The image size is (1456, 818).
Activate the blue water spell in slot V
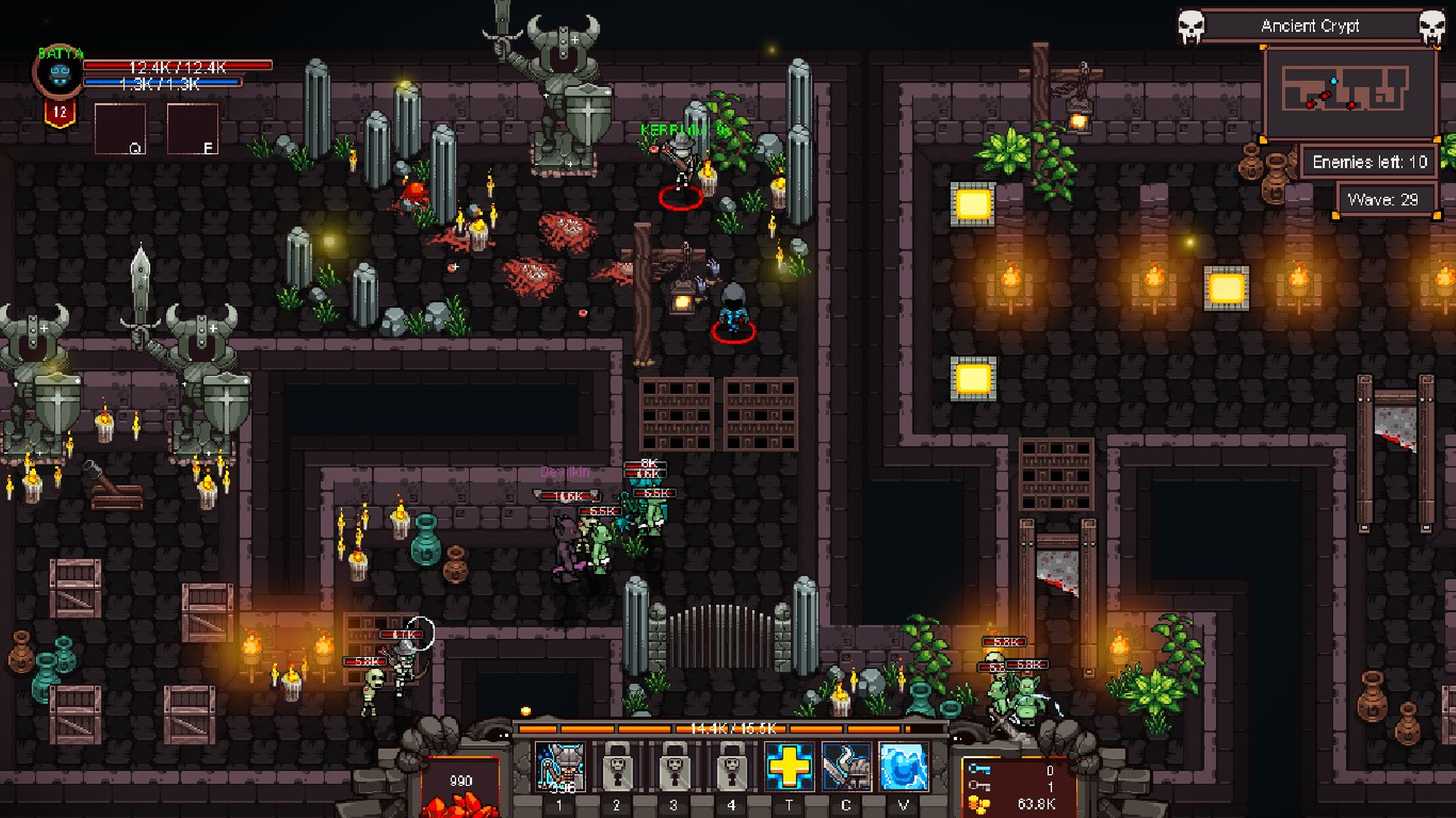[902, 767]
